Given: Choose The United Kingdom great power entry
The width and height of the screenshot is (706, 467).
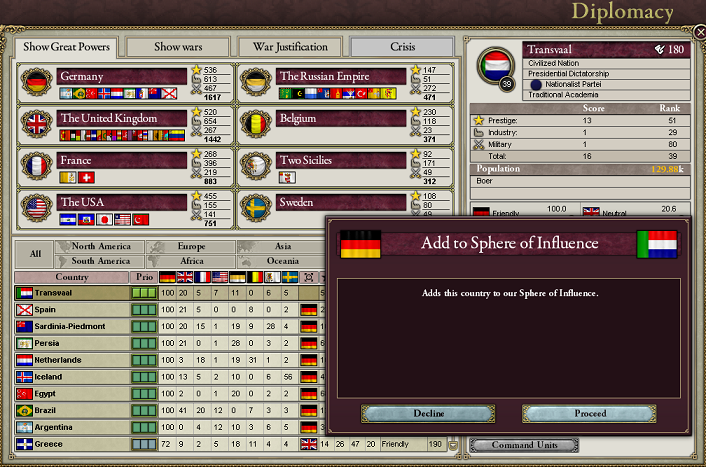Looking at the screenshot, I should (x=122, y=118).
